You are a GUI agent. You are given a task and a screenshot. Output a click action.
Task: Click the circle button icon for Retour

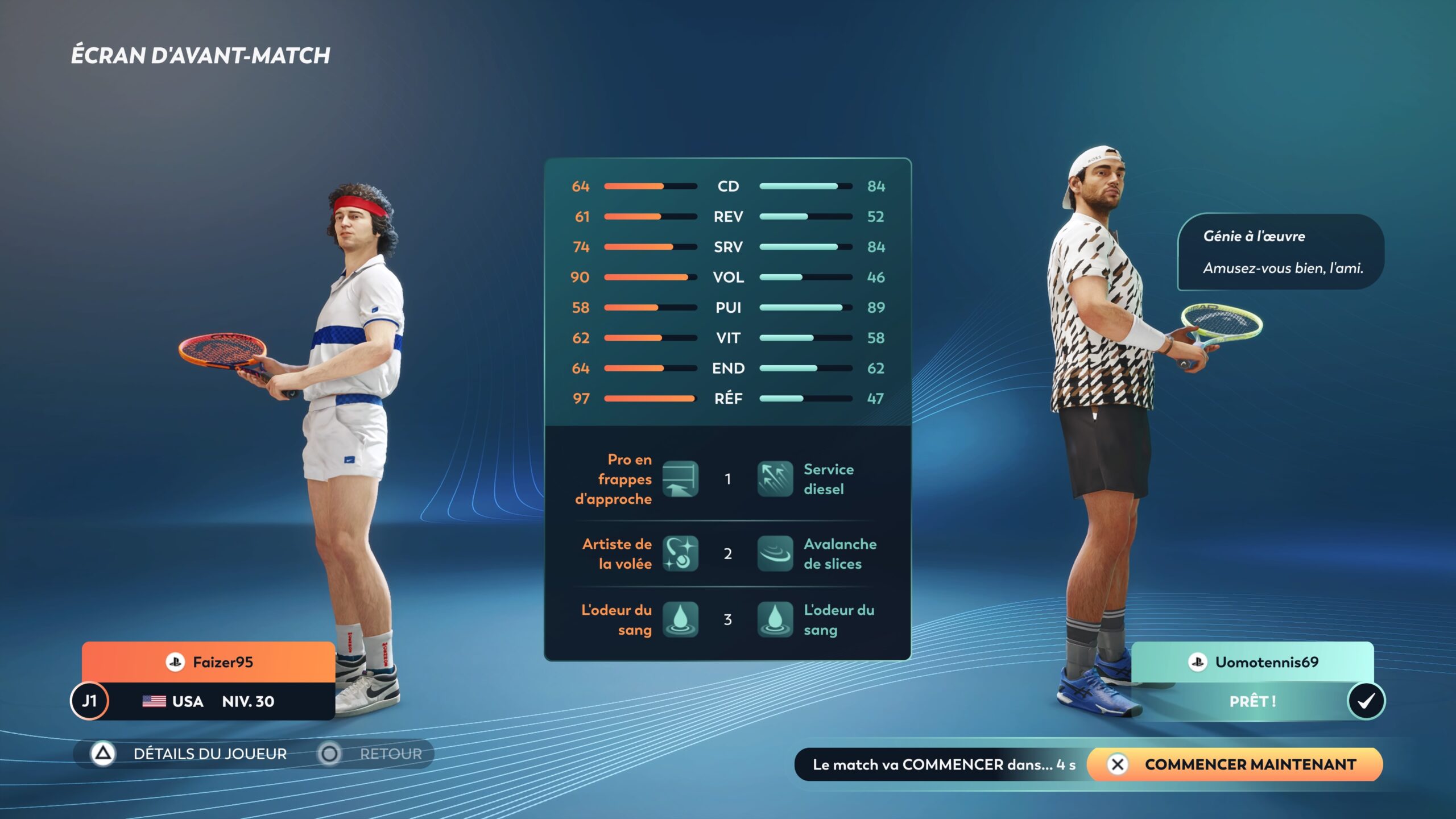click(x=329, y=754)
